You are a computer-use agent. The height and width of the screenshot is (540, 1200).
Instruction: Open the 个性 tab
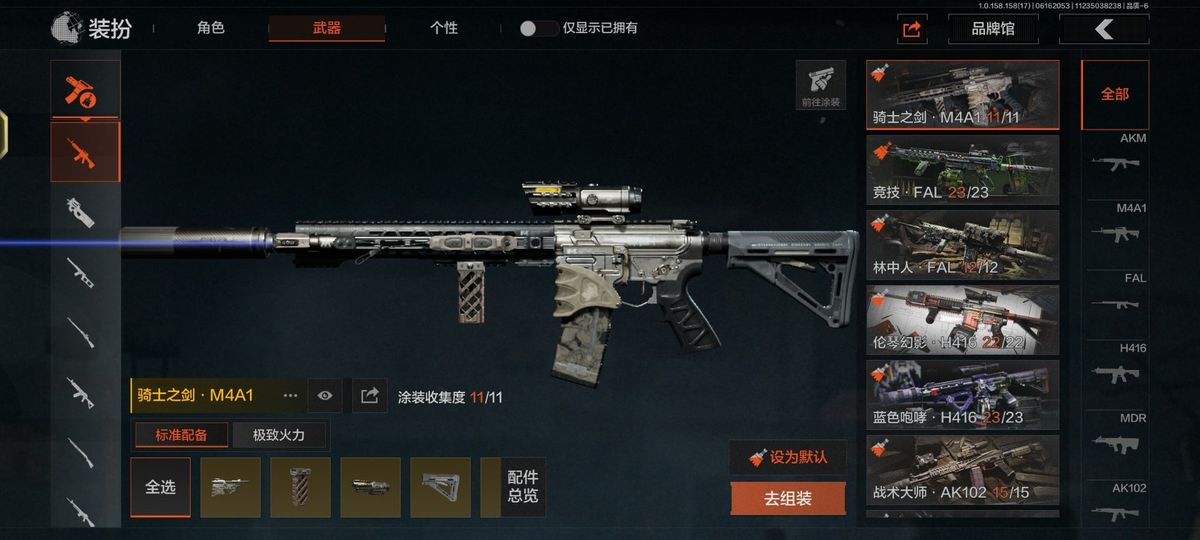443,28
